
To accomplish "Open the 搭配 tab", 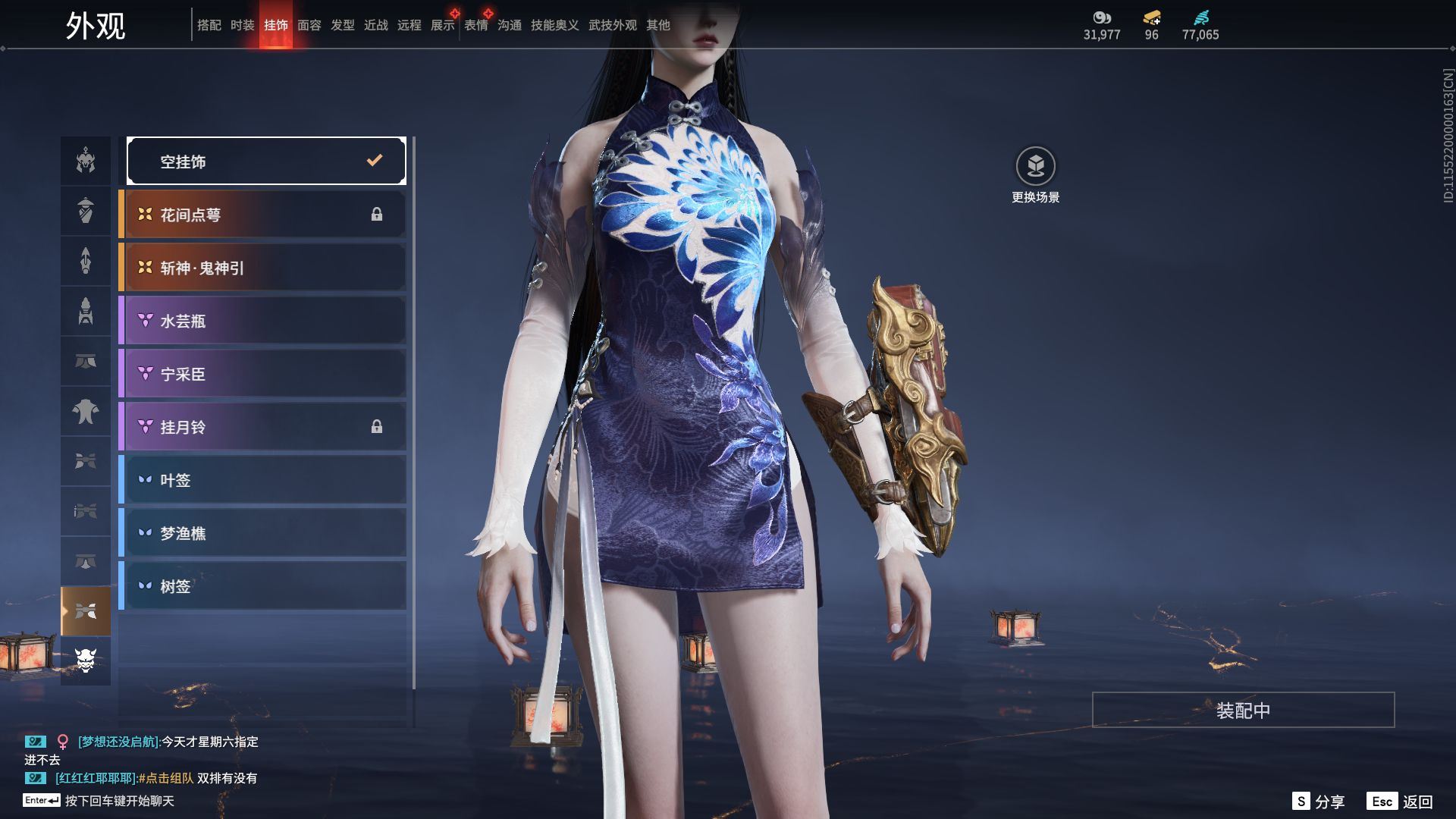I will click(209, 26).
